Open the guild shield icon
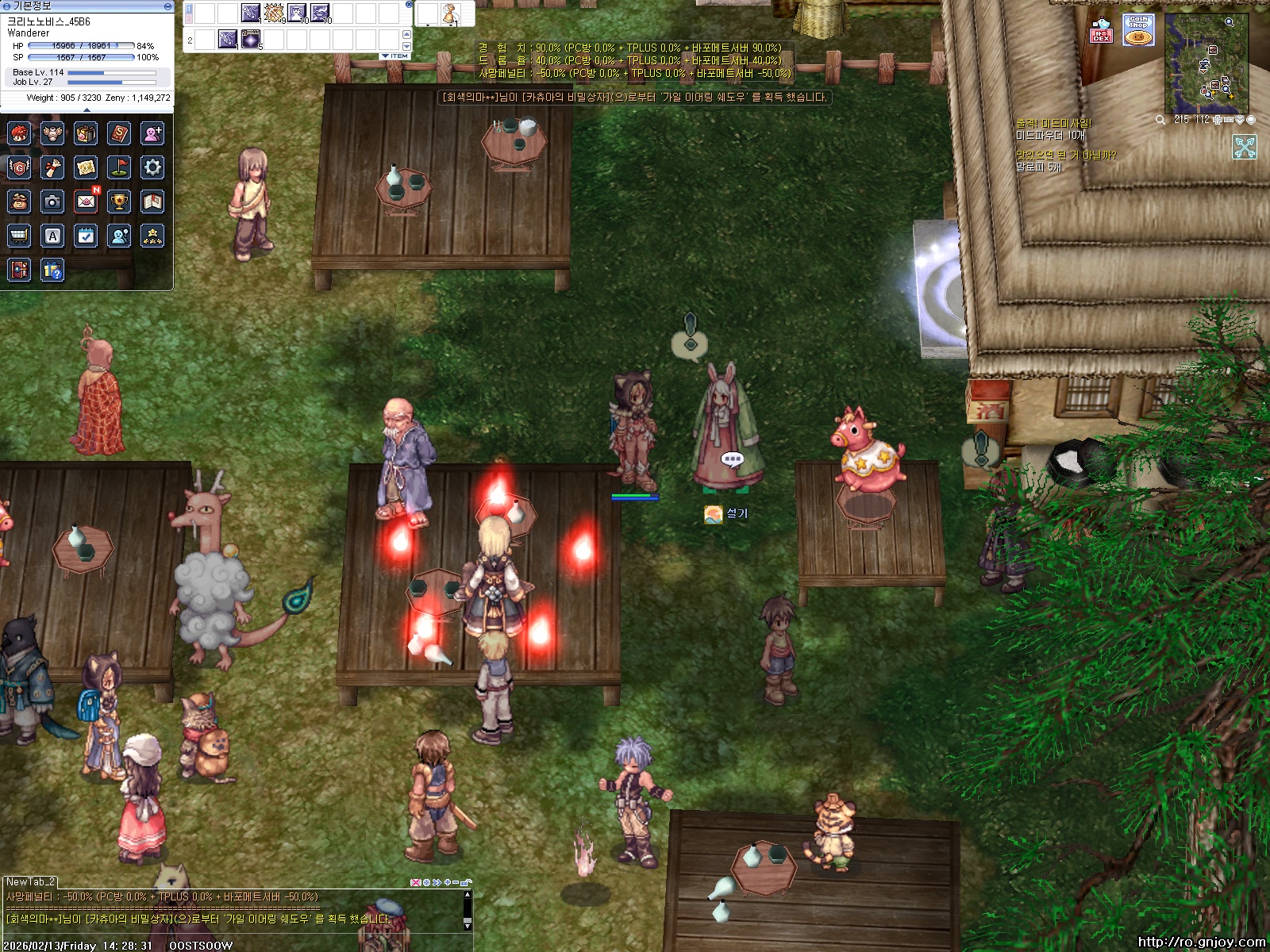1270x952 pixels. (x=19, y=167)
